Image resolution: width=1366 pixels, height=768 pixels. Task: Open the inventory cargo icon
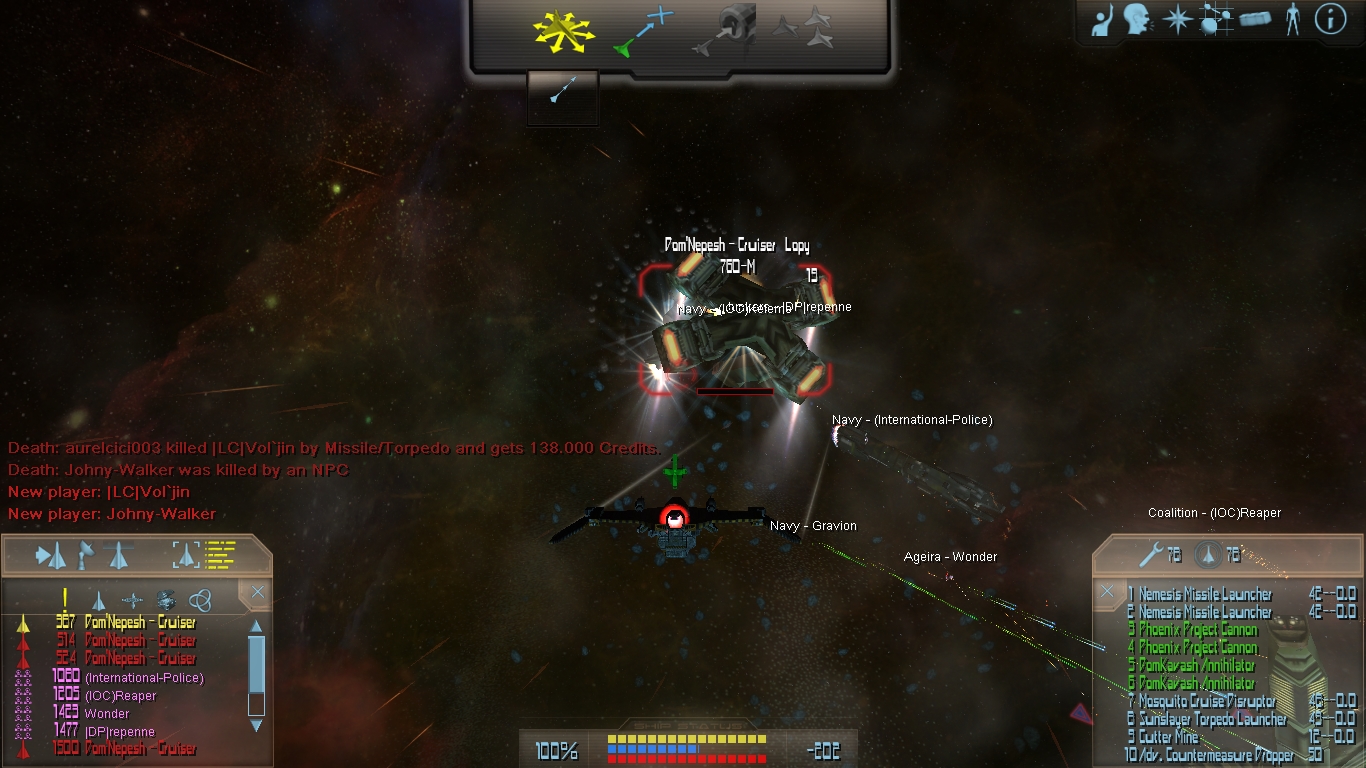click(1256, 19)
